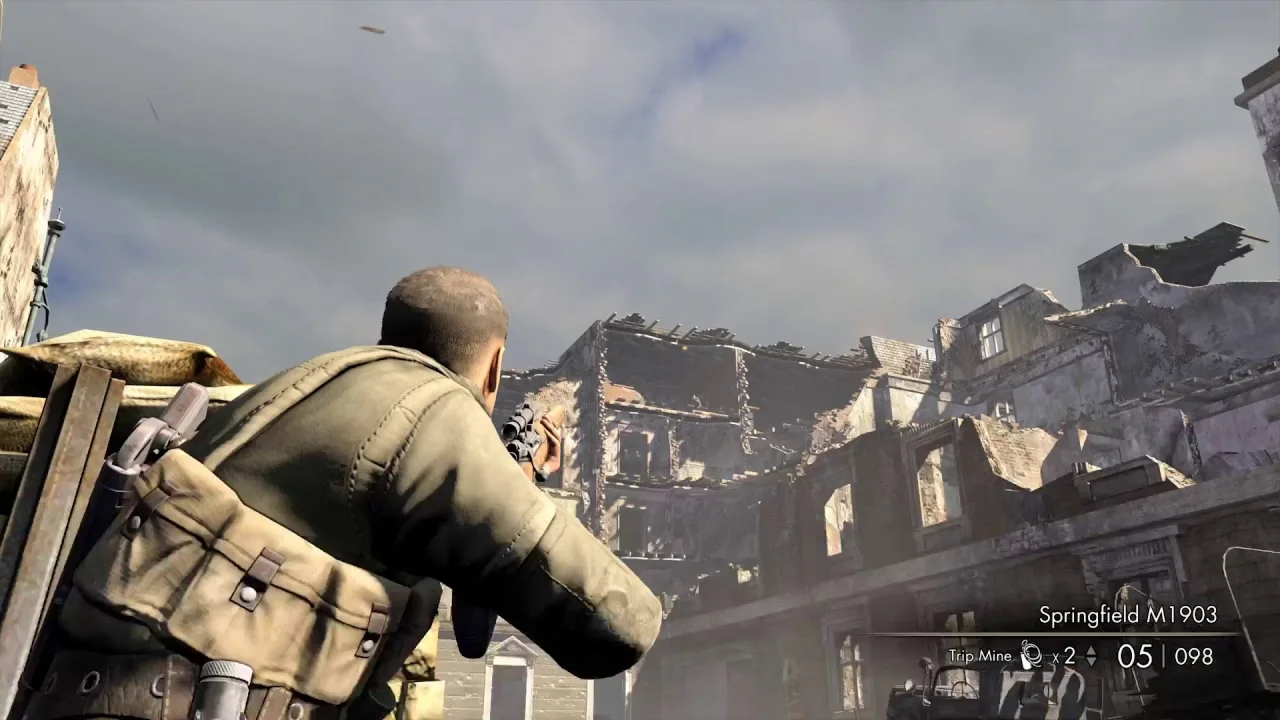Click the upward arrow of the weapon selector

coord(1091,649)
